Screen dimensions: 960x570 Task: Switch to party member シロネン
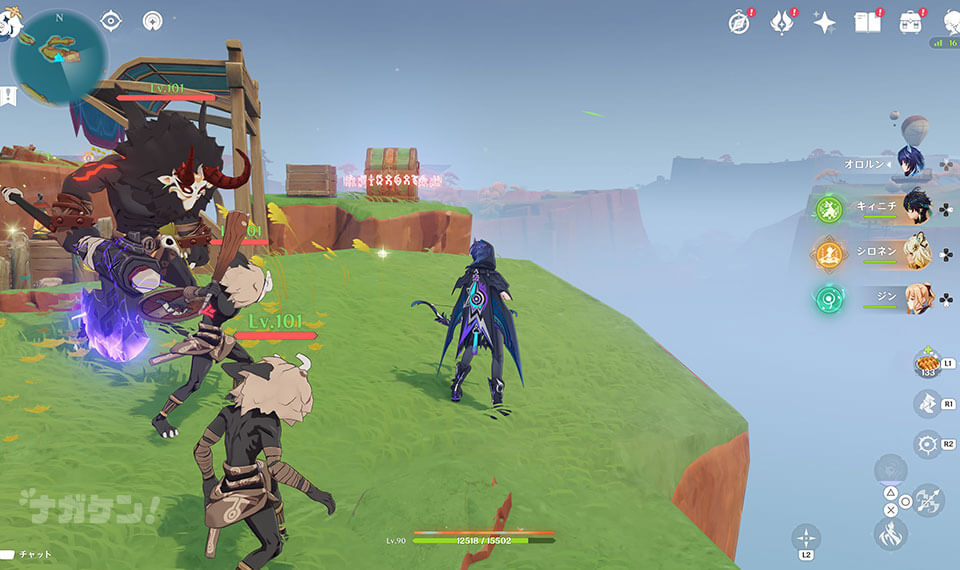tap(916, 253)
